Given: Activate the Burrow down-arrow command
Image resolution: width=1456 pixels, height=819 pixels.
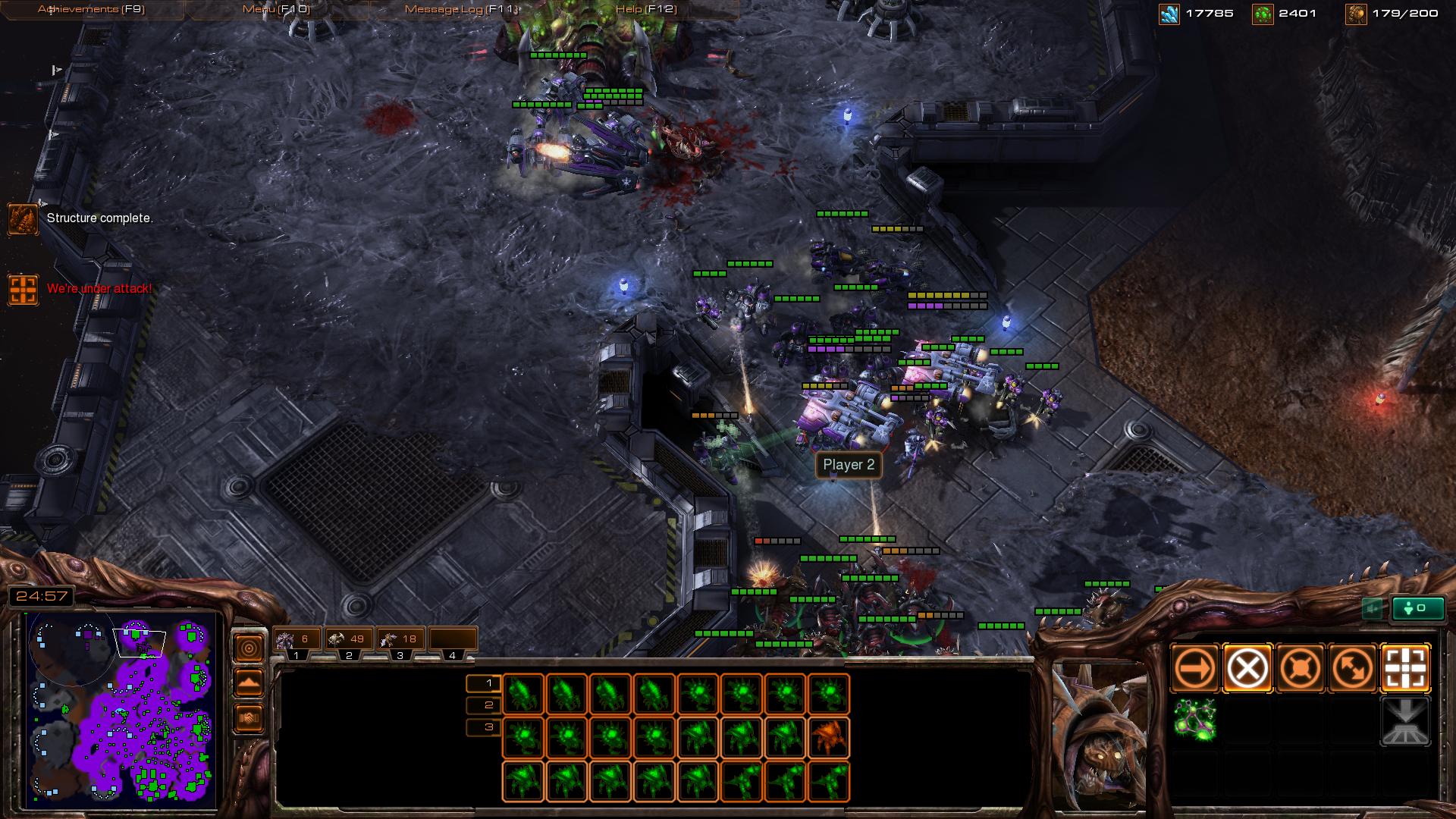Looking at the screenshot, I should (x=1406, y=721).
